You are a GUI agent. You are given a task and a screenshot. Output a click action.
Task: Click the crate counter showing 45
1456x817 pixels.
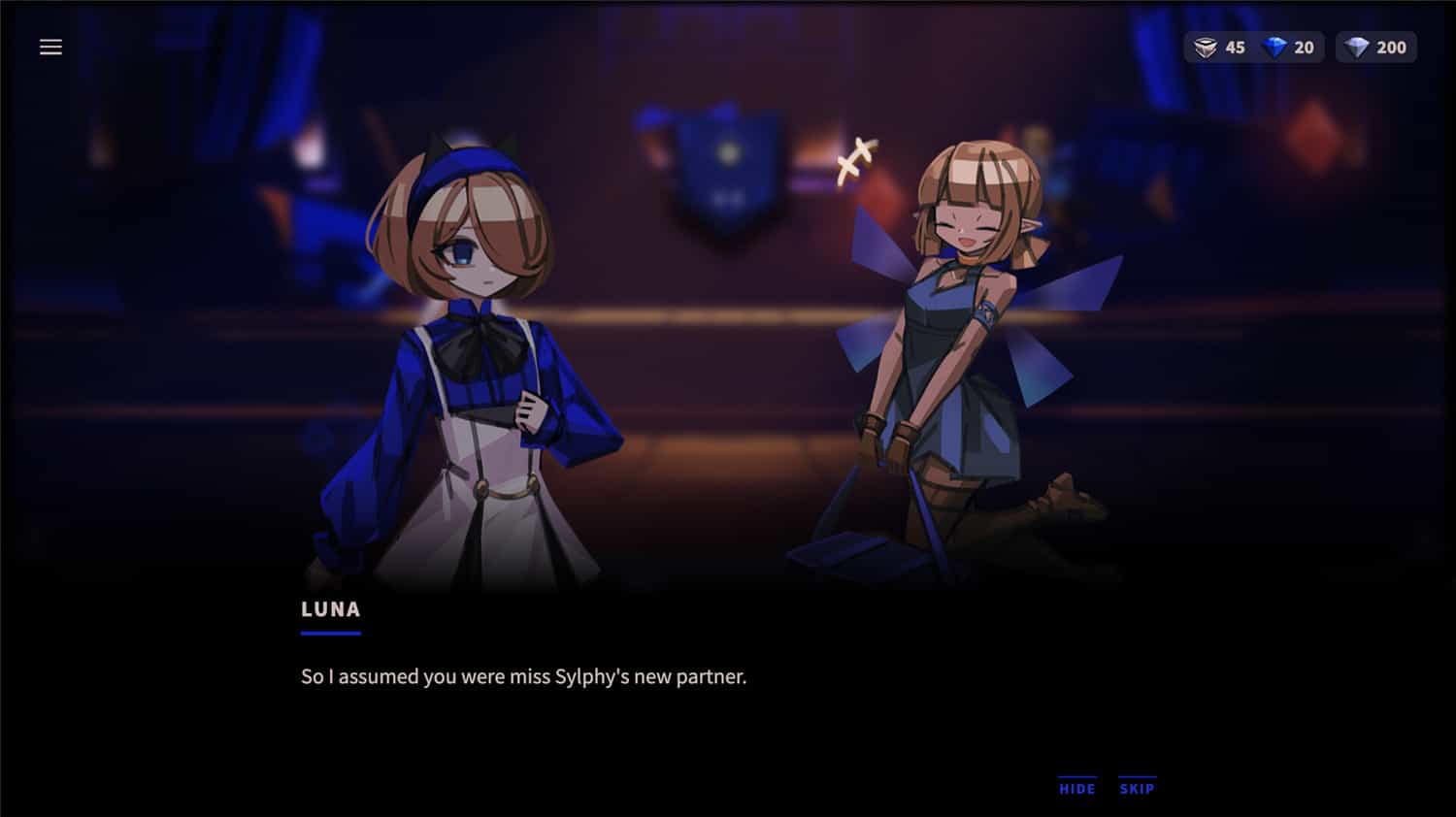(1235, 46)
